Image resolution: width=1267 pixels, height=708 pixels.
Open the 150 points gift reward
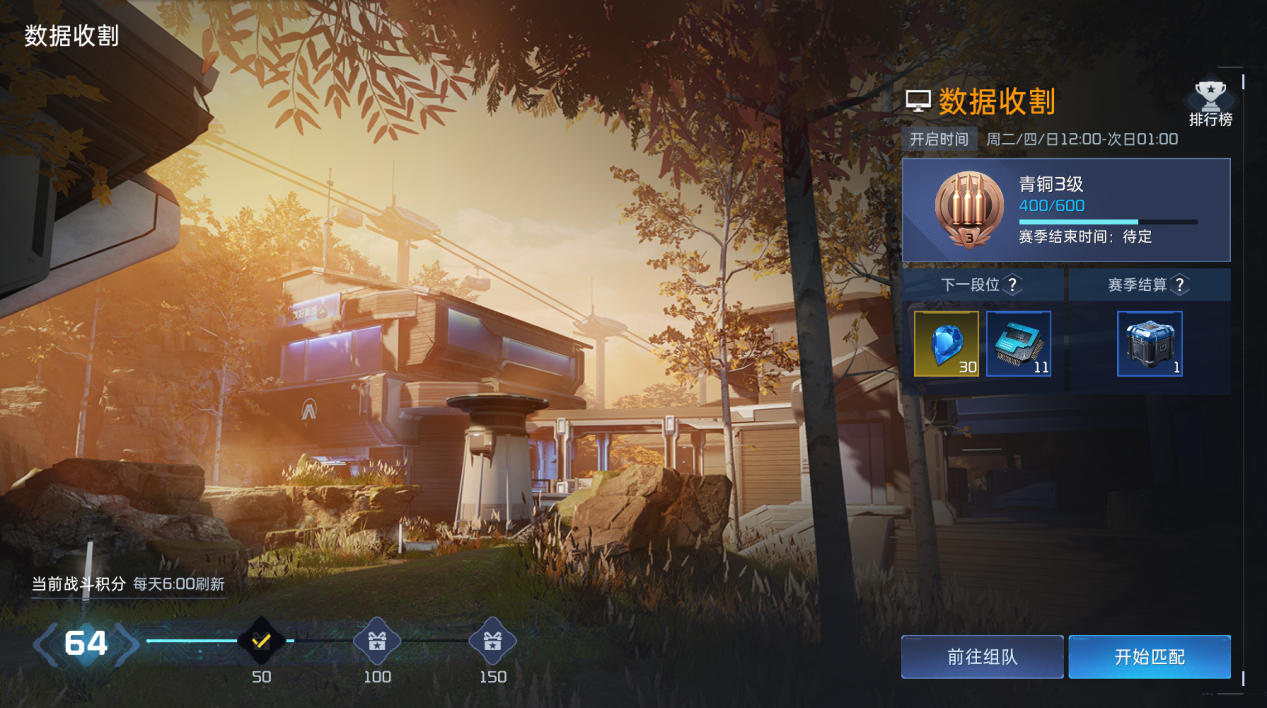click(x=492, y=641)
